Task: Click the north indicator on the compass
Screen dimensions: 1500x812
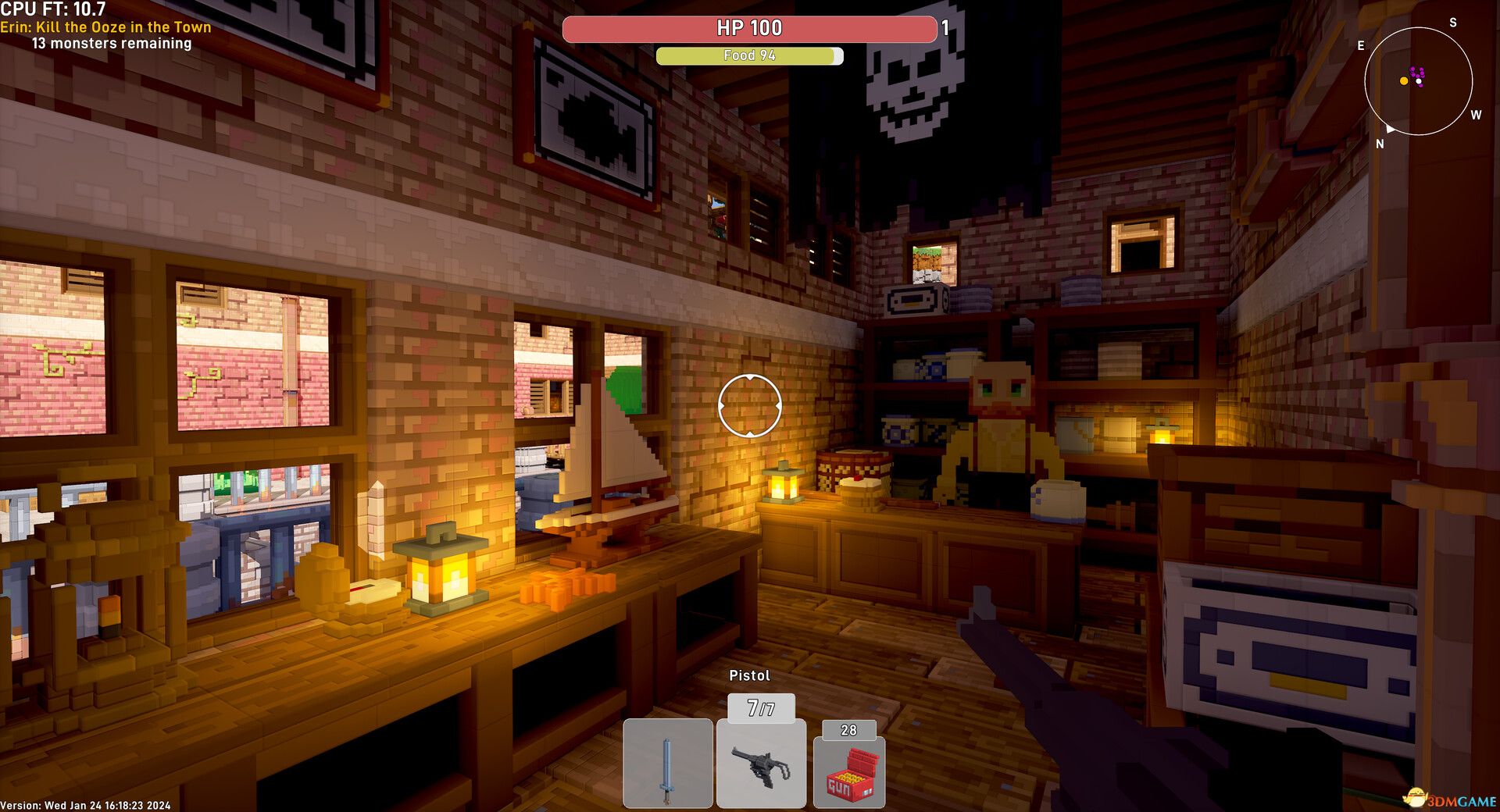Action: (x=1380, y=144)
